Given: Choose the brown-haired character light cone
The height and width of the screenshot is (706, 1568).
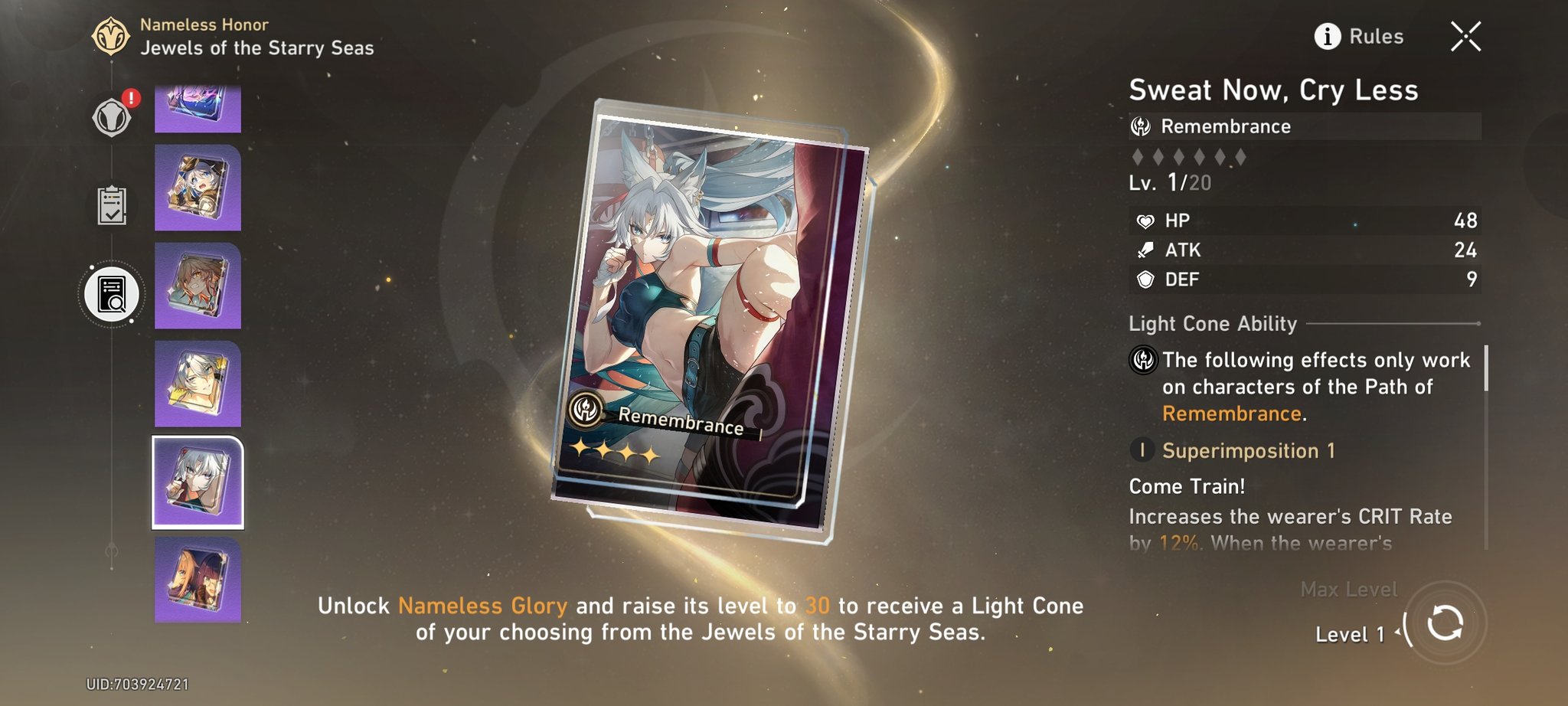Looking at the screenshot, I should (198, 286).
